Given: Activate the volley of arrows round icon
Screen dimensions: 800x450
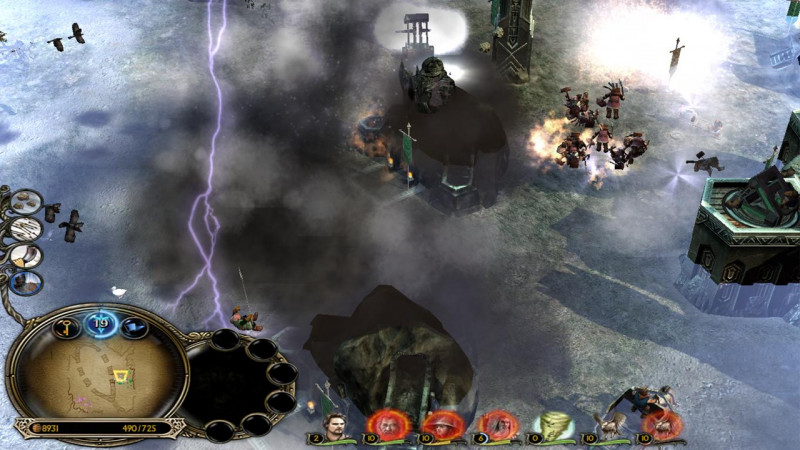Looking at the screenshot, I should tap(26, 229).
